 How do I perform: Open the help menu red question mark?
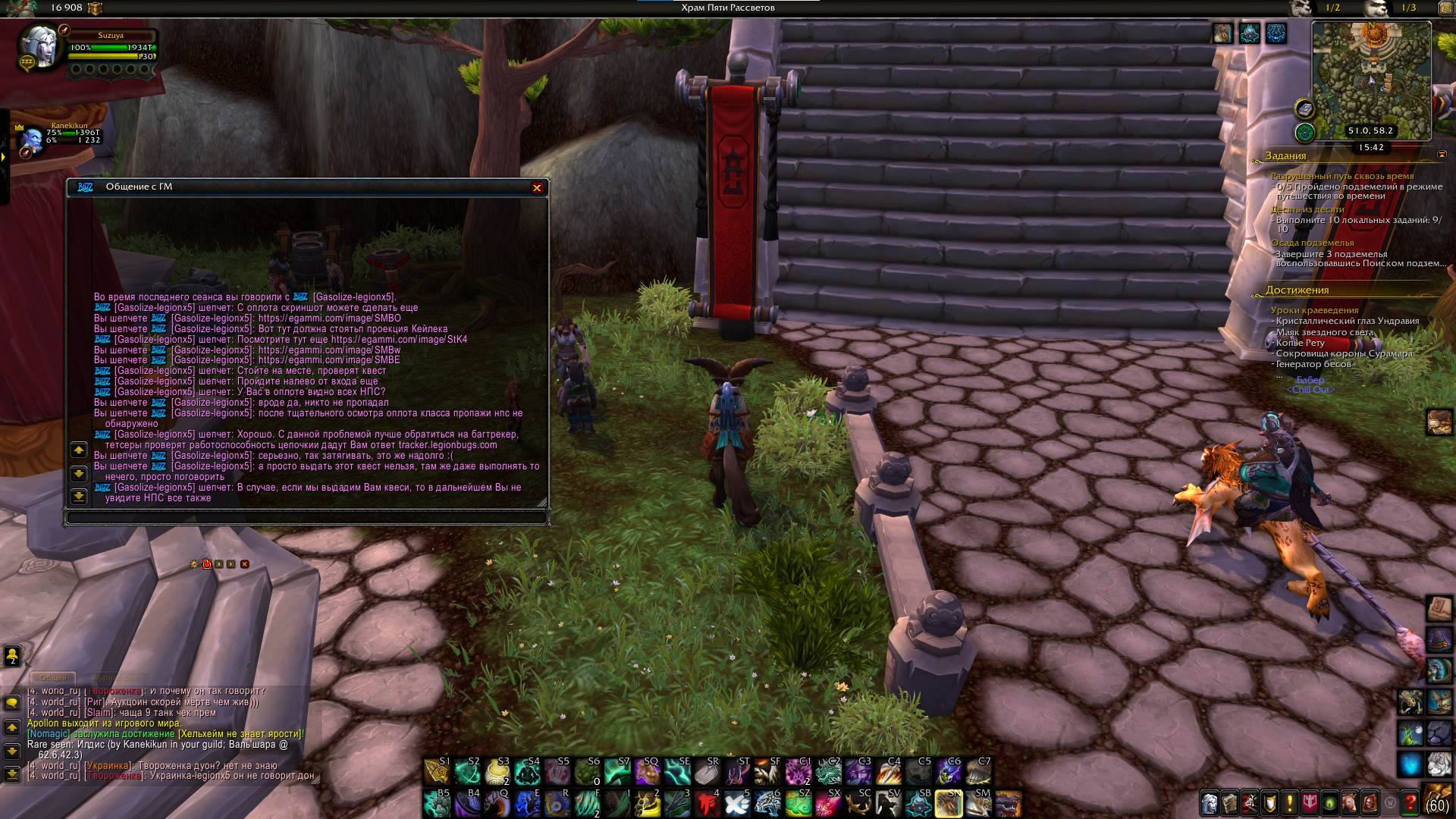click(1410, 802)
